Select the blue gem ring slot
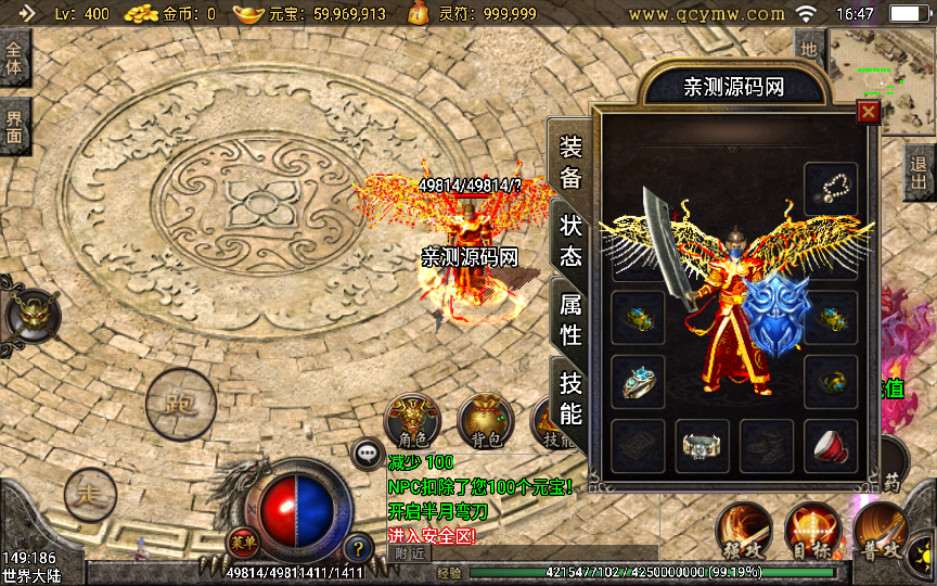This screenshot has width=937, height=586. click(x=638, y=383)
